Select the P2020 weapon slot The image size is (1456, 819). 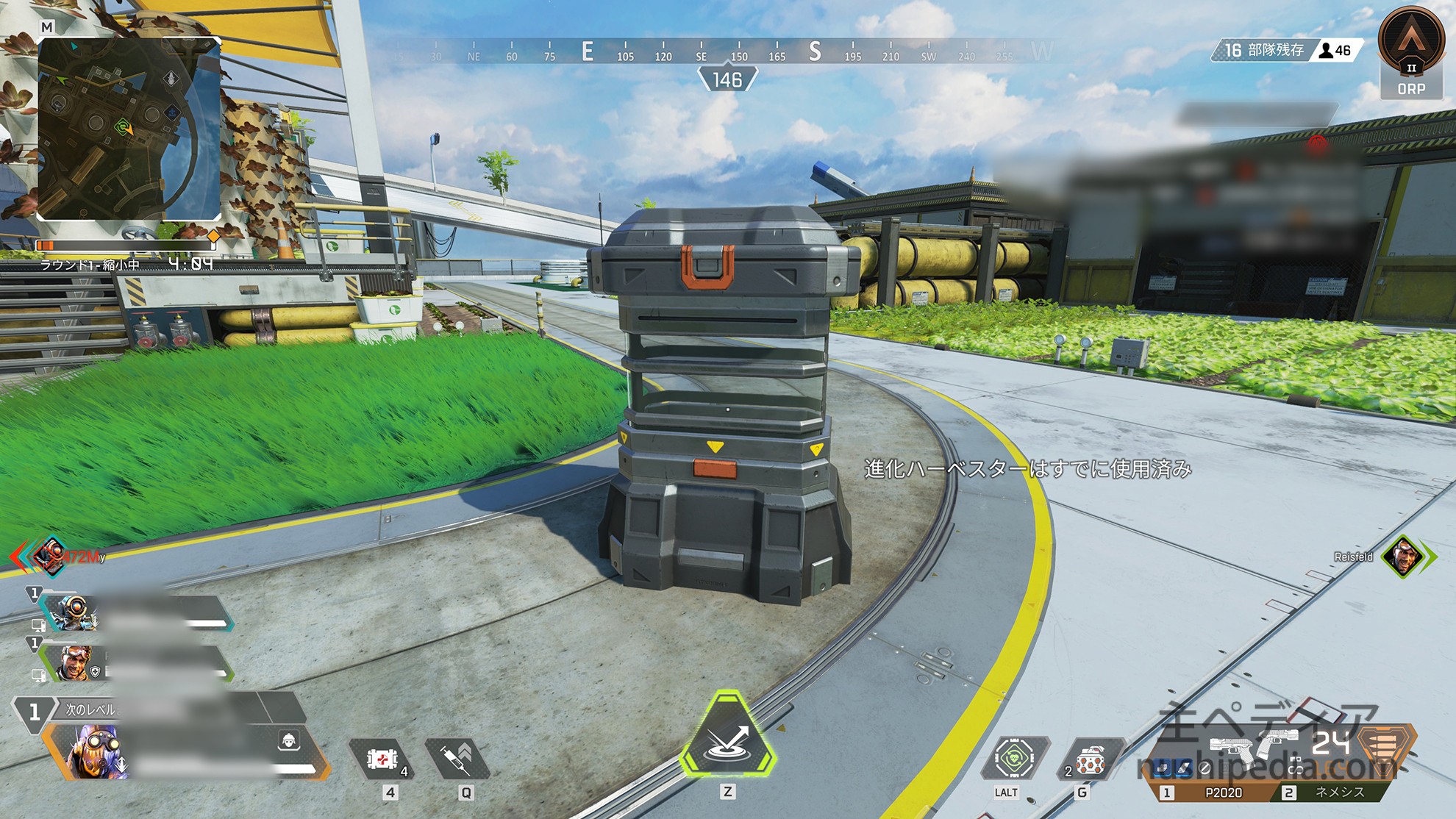coord(1223,793)
